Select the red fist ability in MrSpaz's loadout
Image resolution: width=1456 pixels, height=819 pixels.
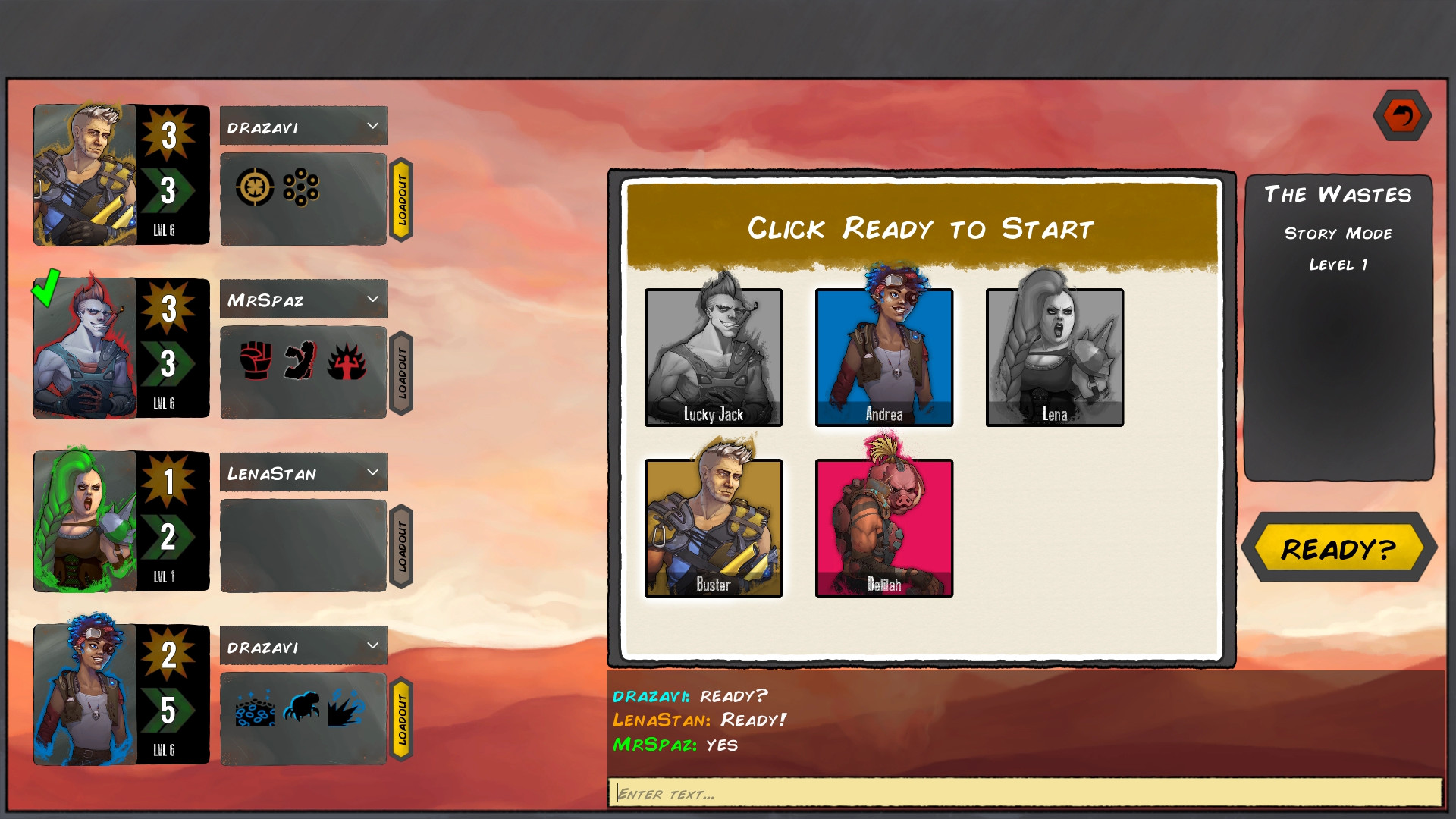click(x=256, y=359)
